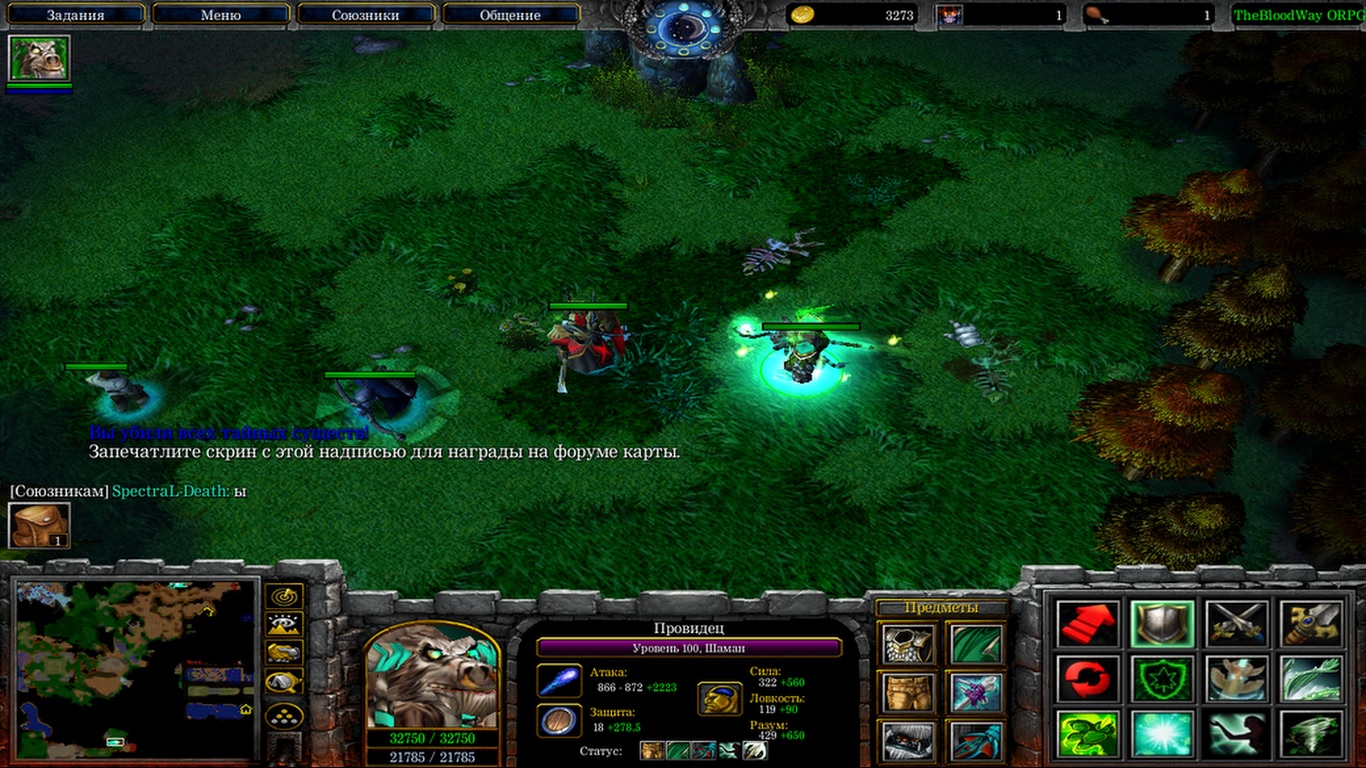Cast the green tornado ability
Viewport: 1366px width, 768px height.
coord(1311,734)
